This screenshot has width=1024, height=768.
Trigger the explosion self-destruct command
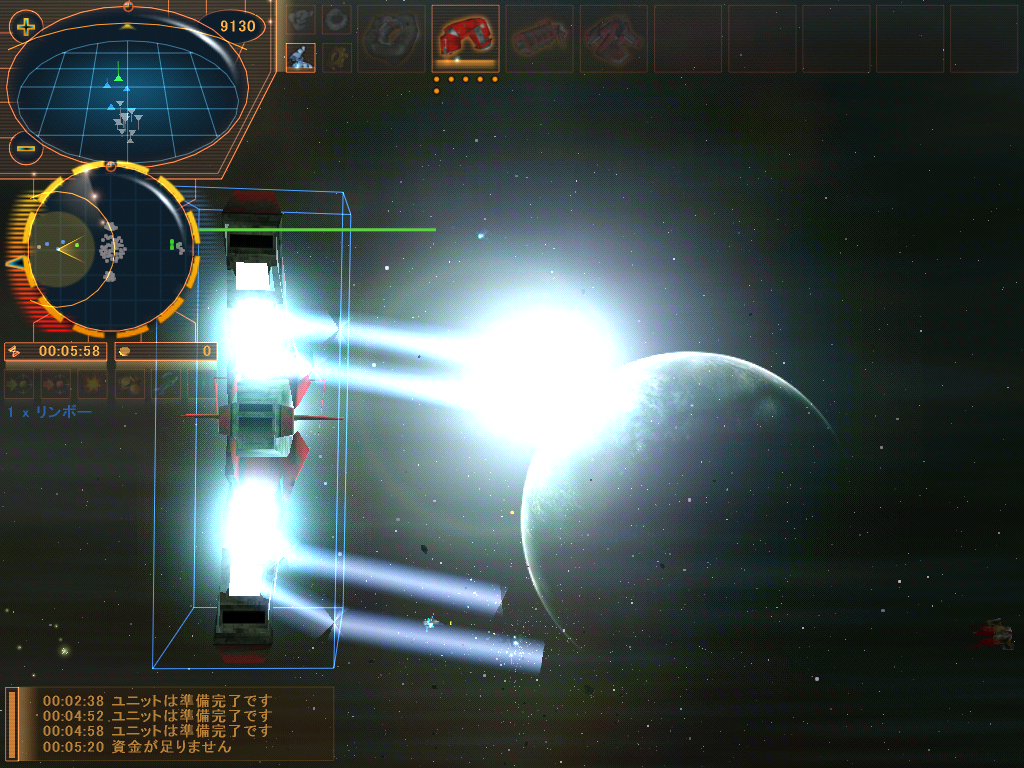93,383
